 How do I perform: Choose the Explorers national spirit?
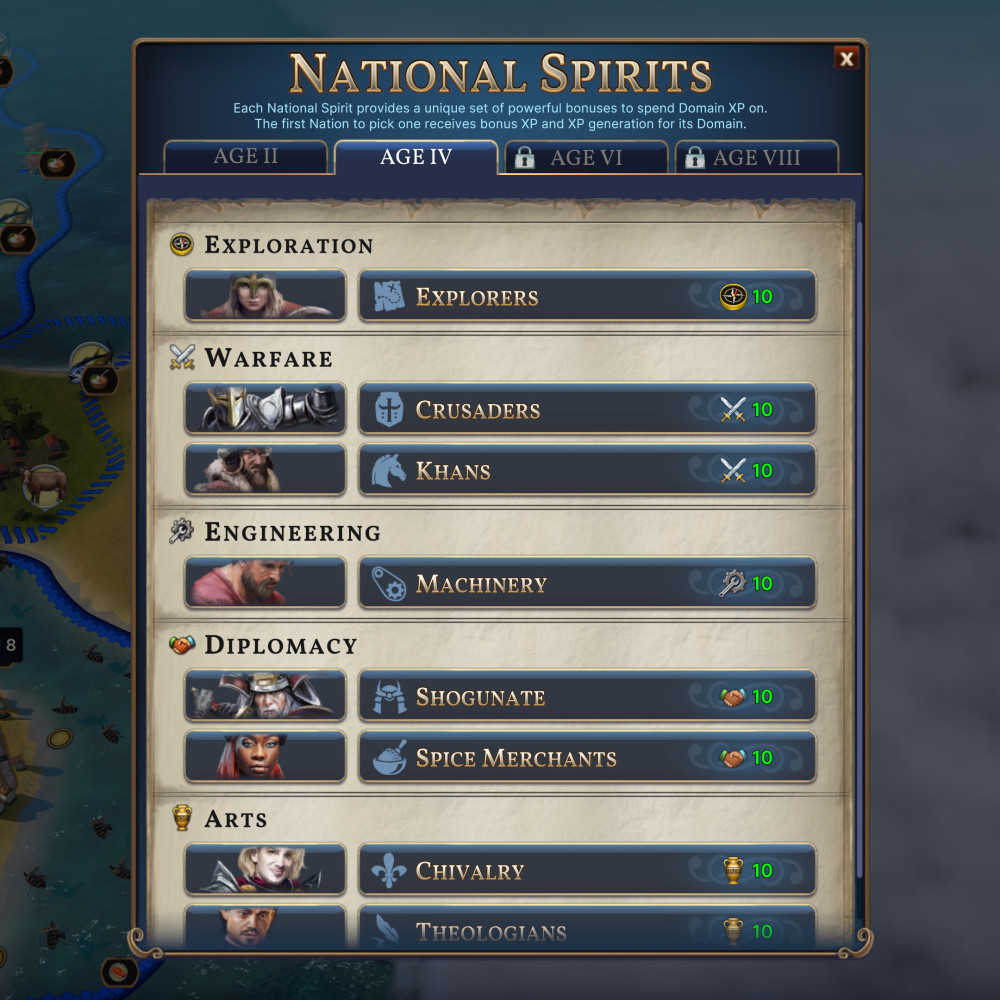click(x=586, y=297)
